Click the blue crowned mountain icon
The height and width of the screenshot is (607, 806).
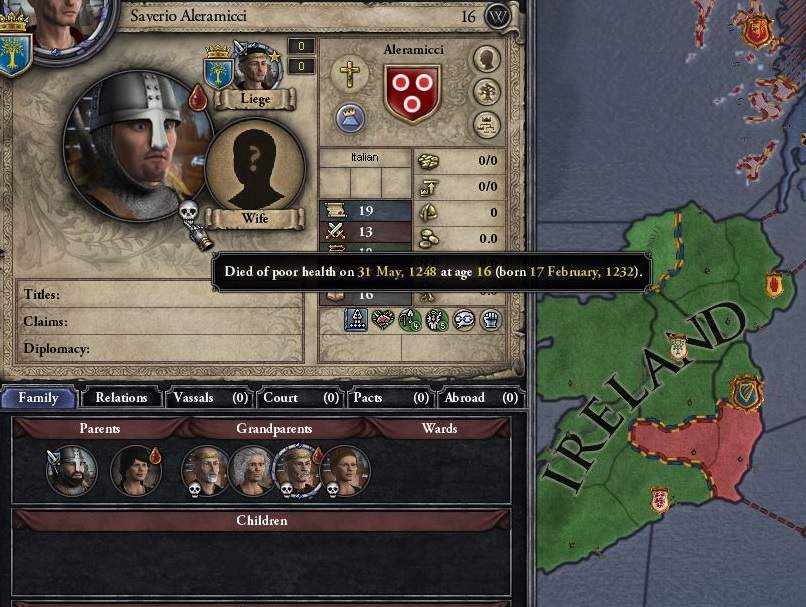350,119
